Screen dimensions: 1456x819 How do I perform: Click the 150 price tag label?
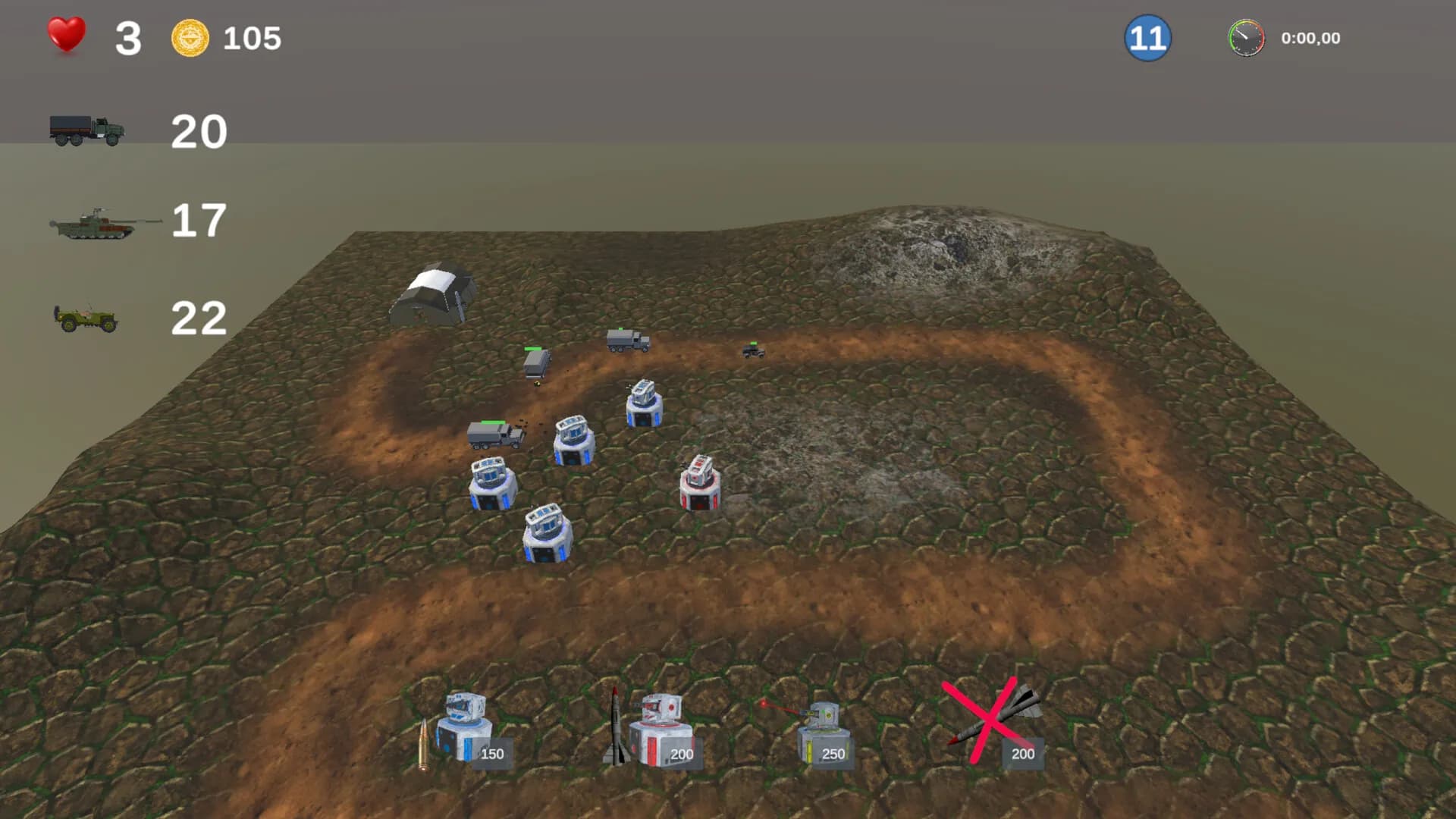(491, 754)
